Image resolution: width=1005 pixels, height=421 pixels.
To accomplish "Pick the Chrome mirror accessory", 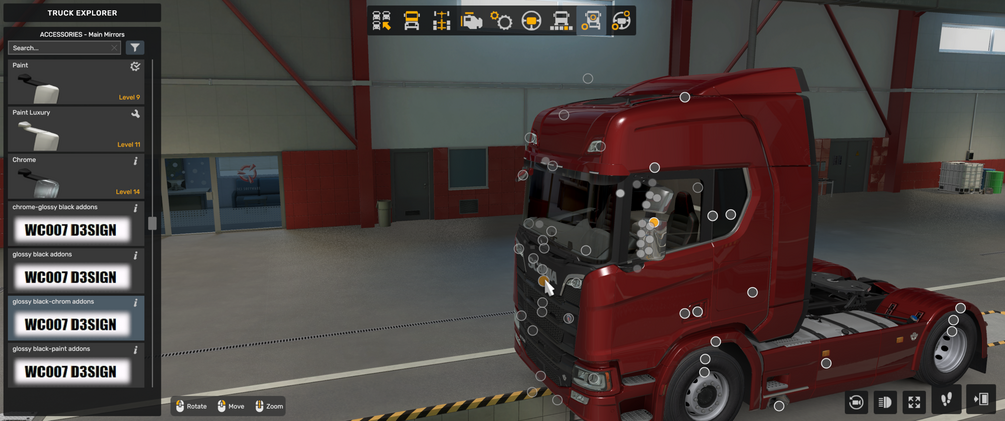I will pos(75,176).
